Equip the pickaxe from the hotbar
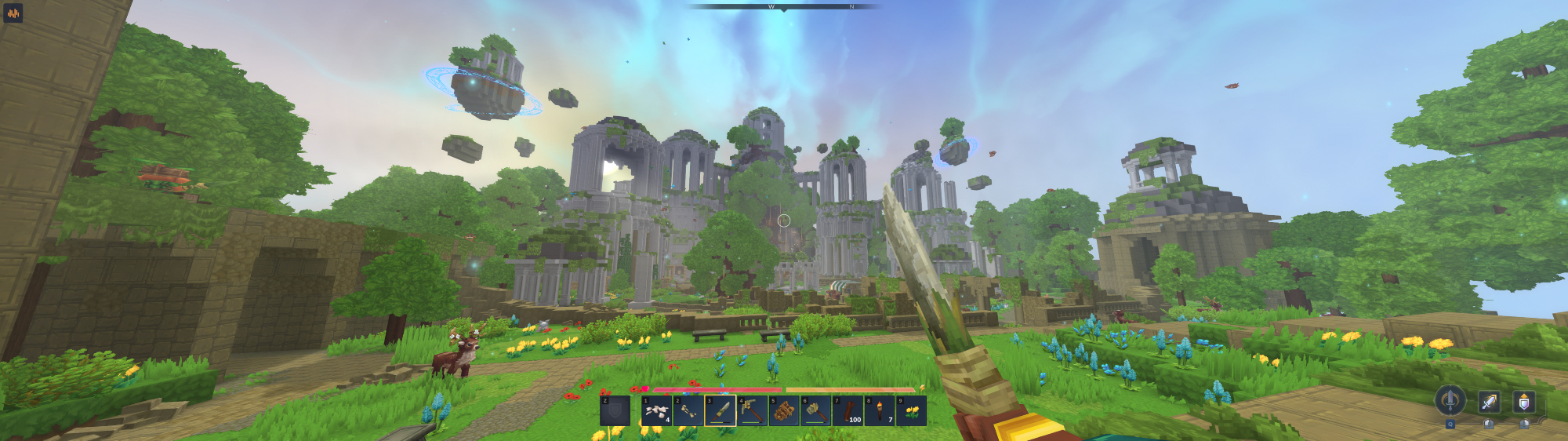Viewport: 1568px width, 441px height. point(752,410)
